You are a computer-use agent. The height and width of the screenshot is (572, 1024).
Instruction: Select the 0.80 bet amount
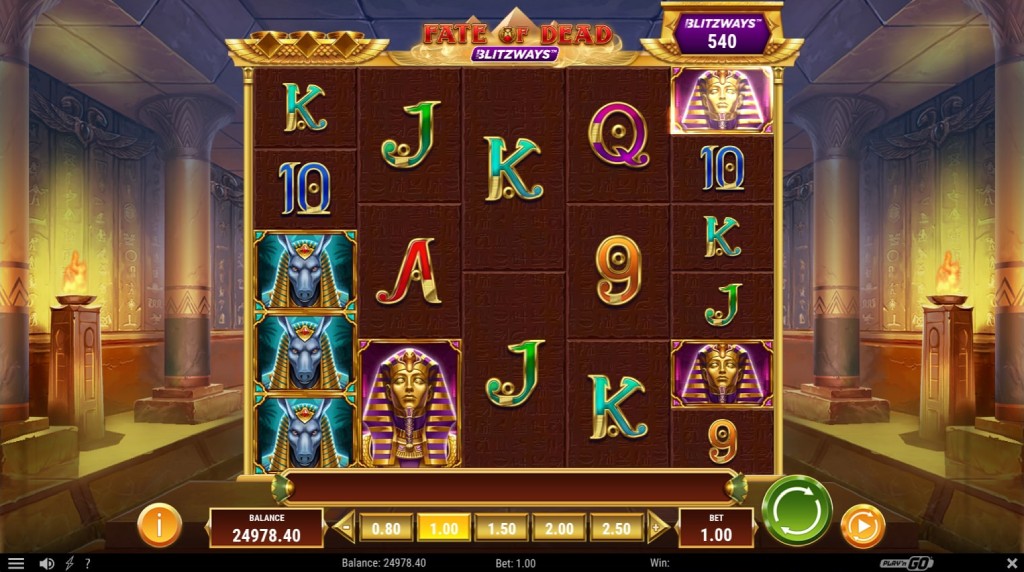[x=386, y=527]
